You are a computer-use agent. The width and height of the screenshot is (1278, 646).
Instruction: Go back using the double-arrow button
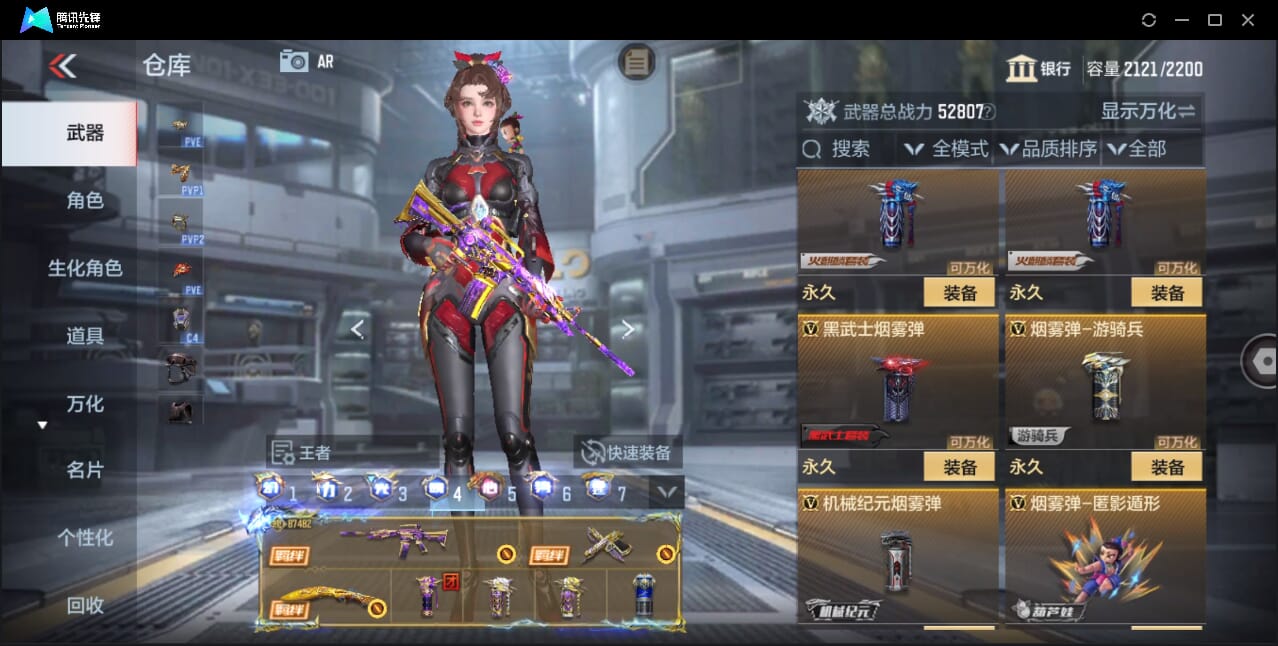62,66
